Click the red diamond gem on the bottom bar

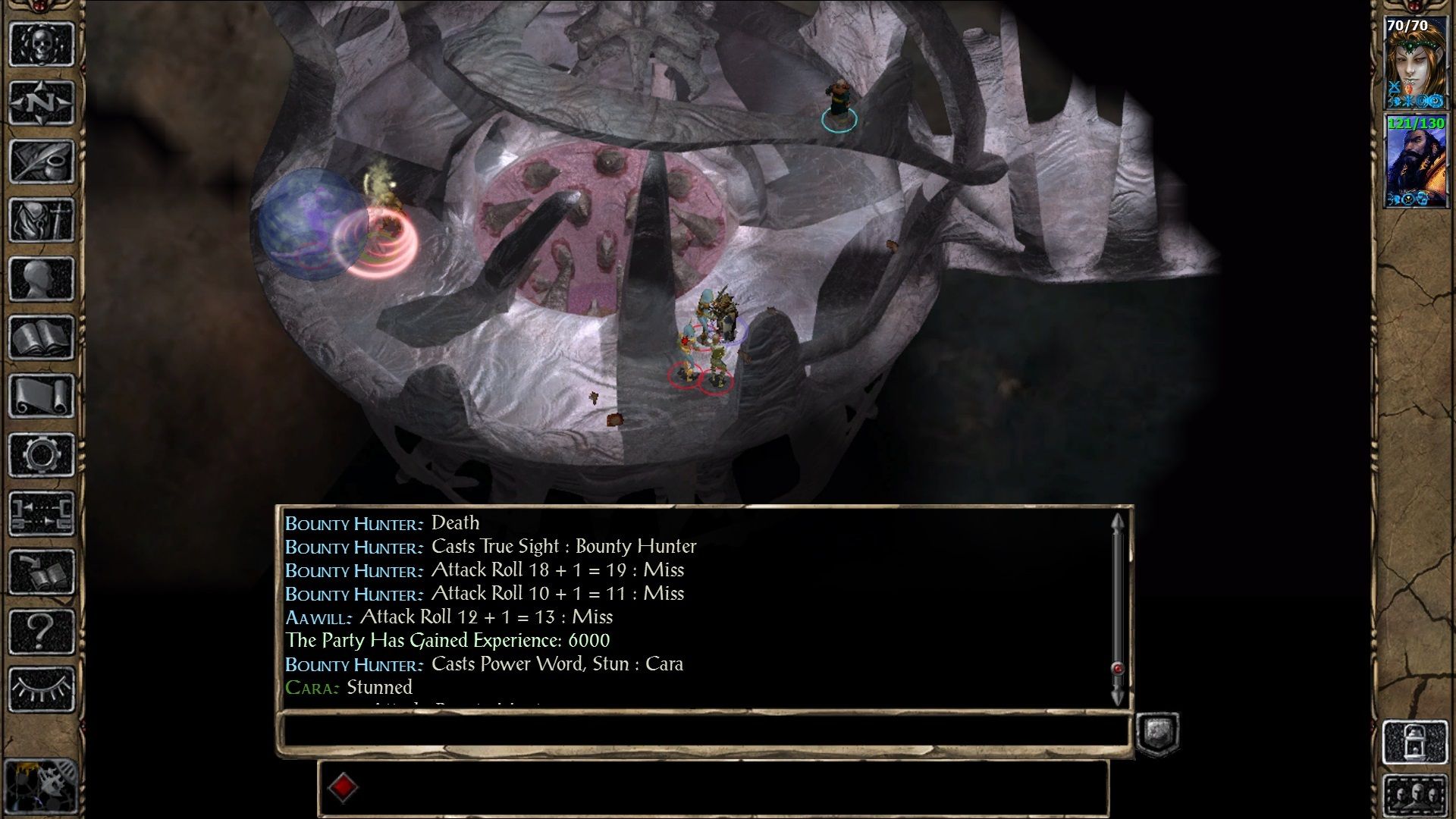343,787
